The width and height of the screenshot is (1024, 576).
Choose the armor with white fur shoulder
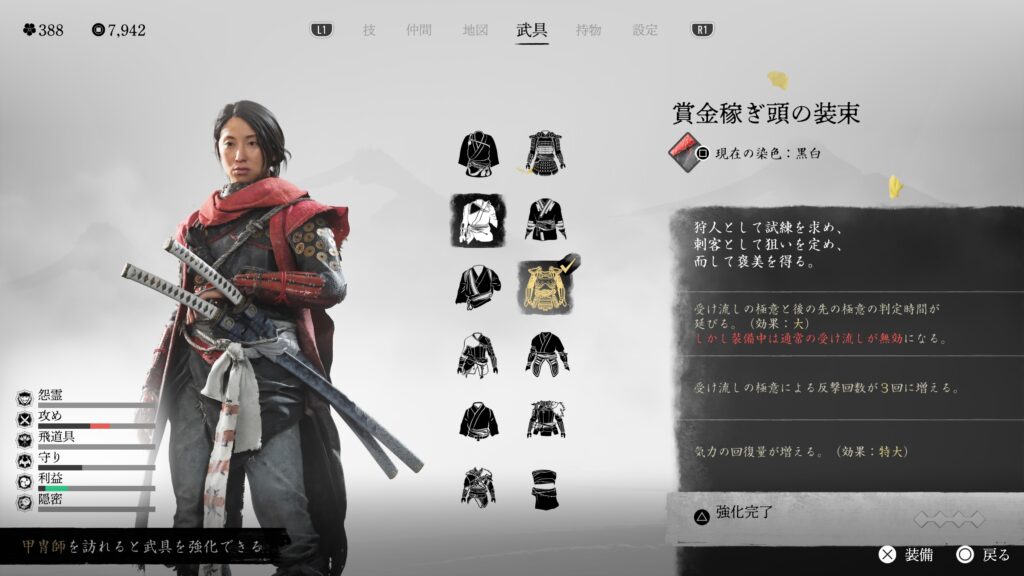(546, 420)
